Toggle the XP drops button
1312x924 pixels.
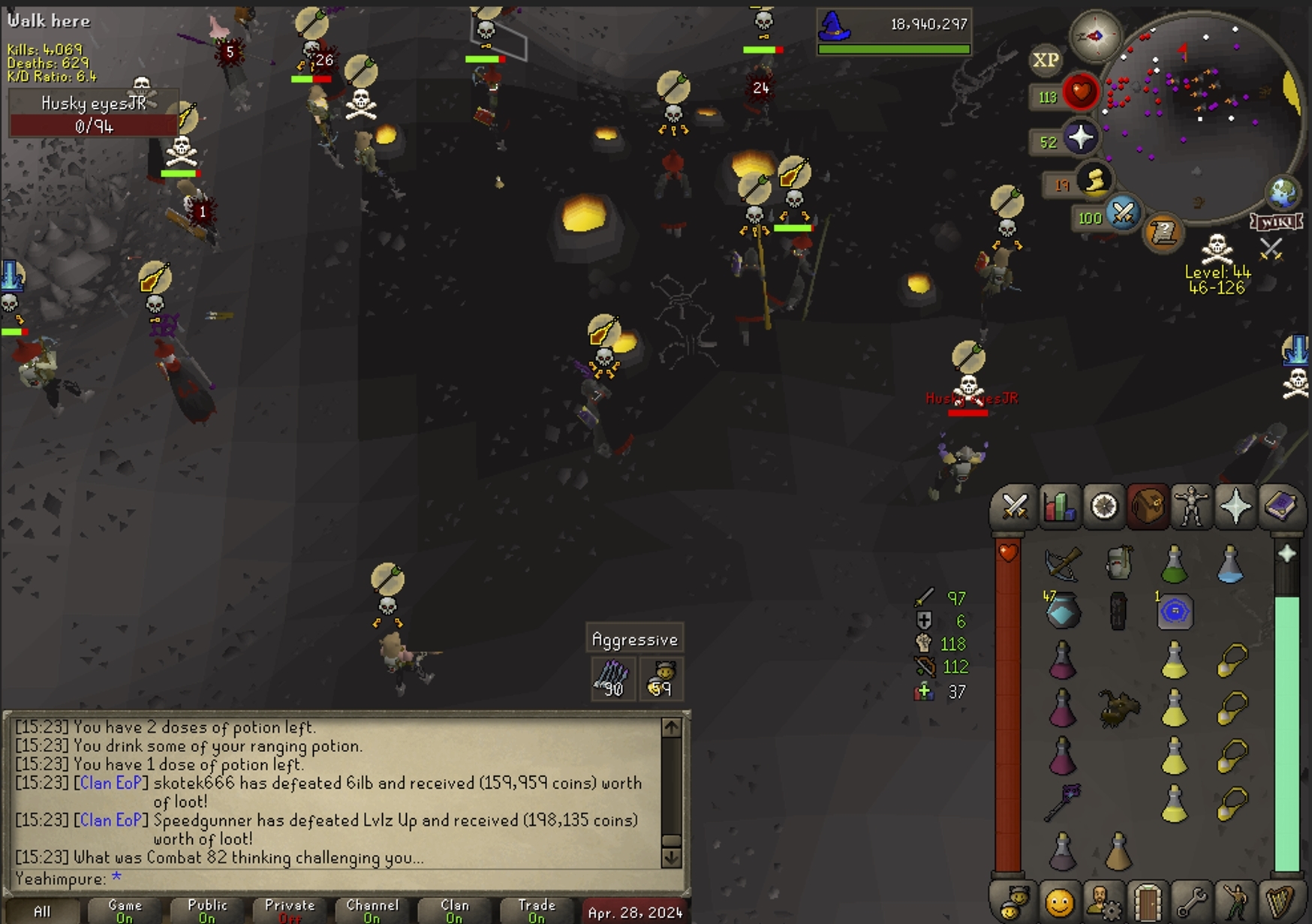[1046, 60]
